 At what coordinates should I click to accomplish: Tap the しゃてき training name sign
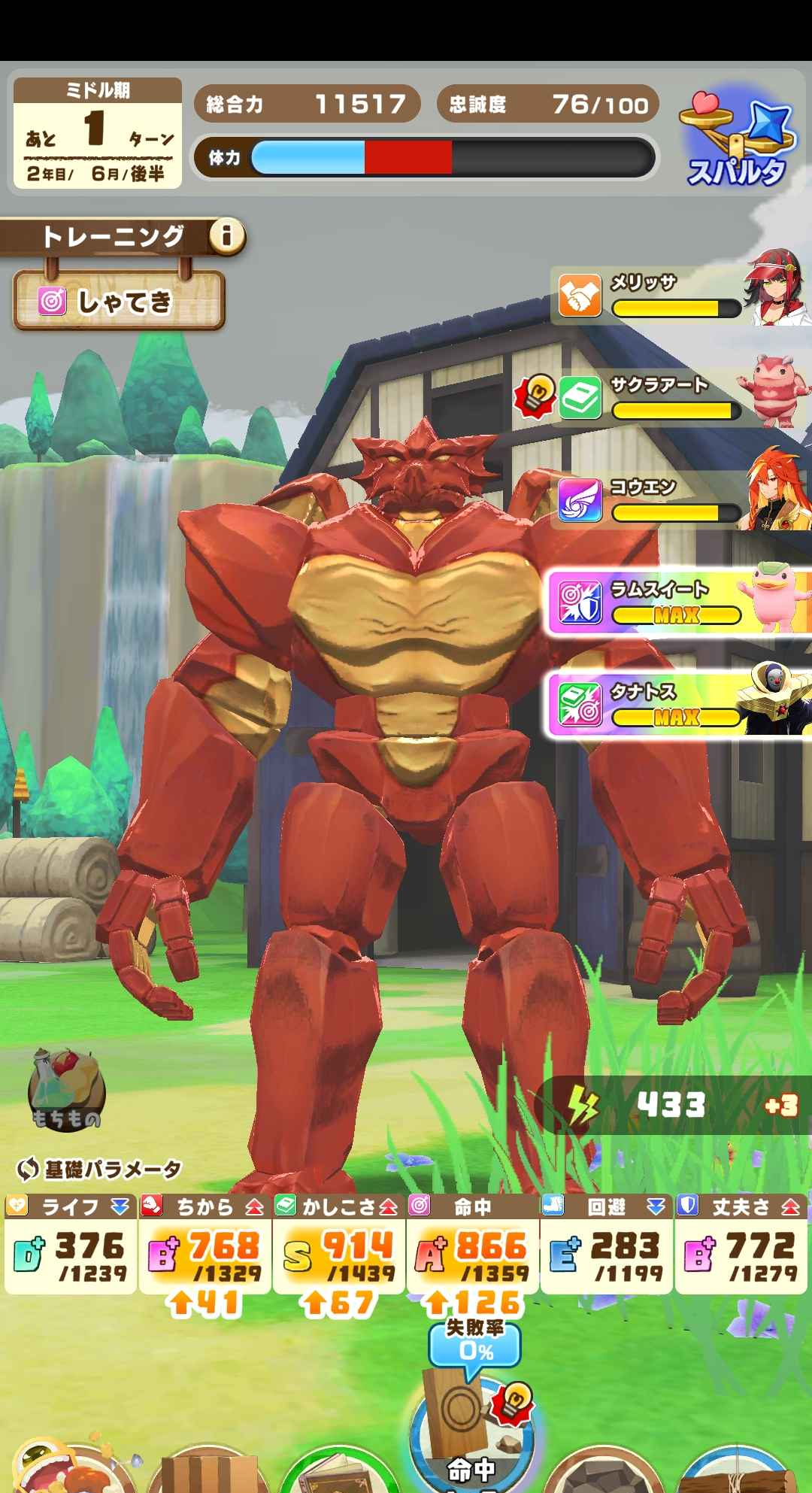tap(119, 302)
